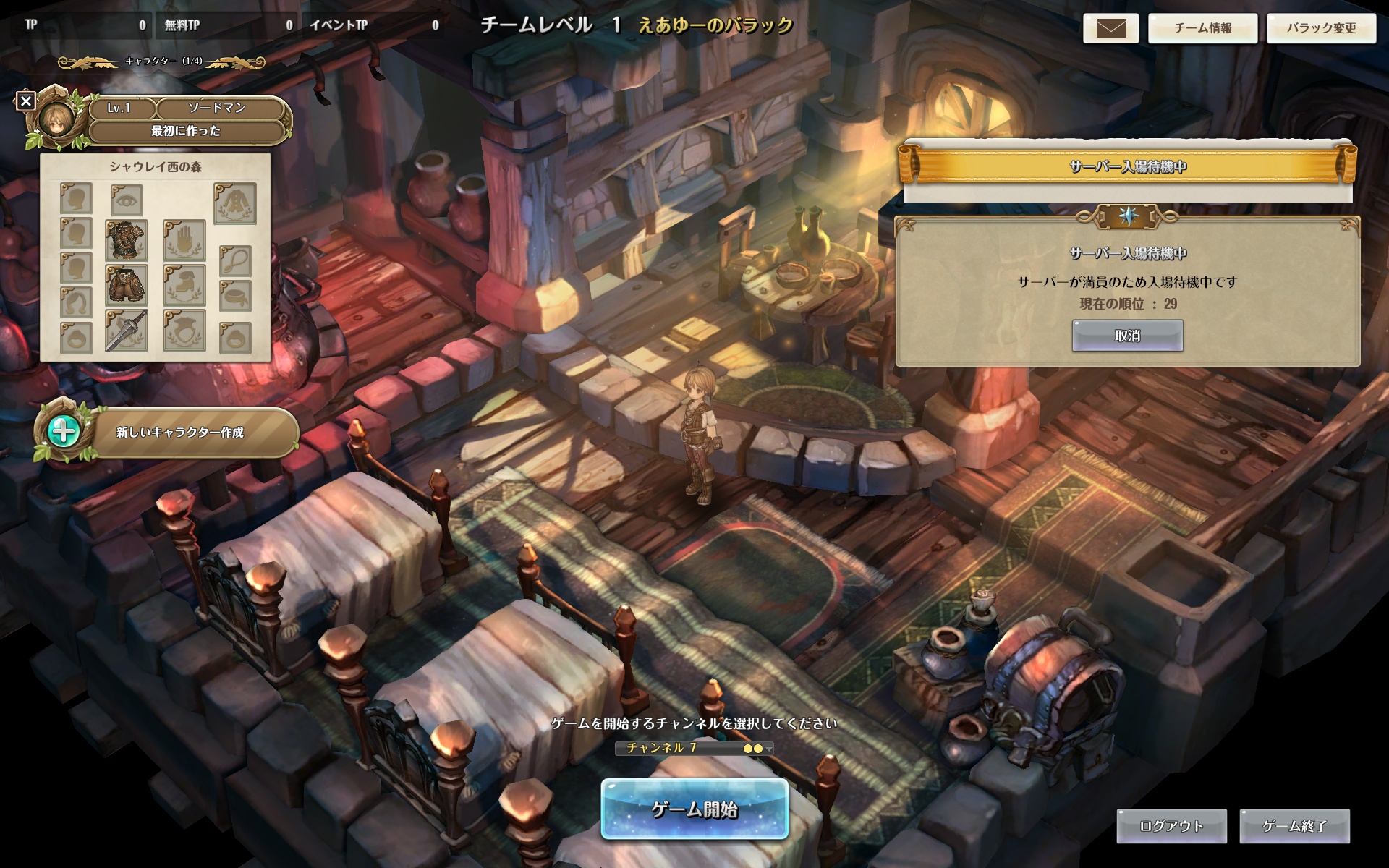The width and height of the screenshot is (1389, 868).
Task: Select the Lv.1 ソードマン character card
Action: point(186,119)
